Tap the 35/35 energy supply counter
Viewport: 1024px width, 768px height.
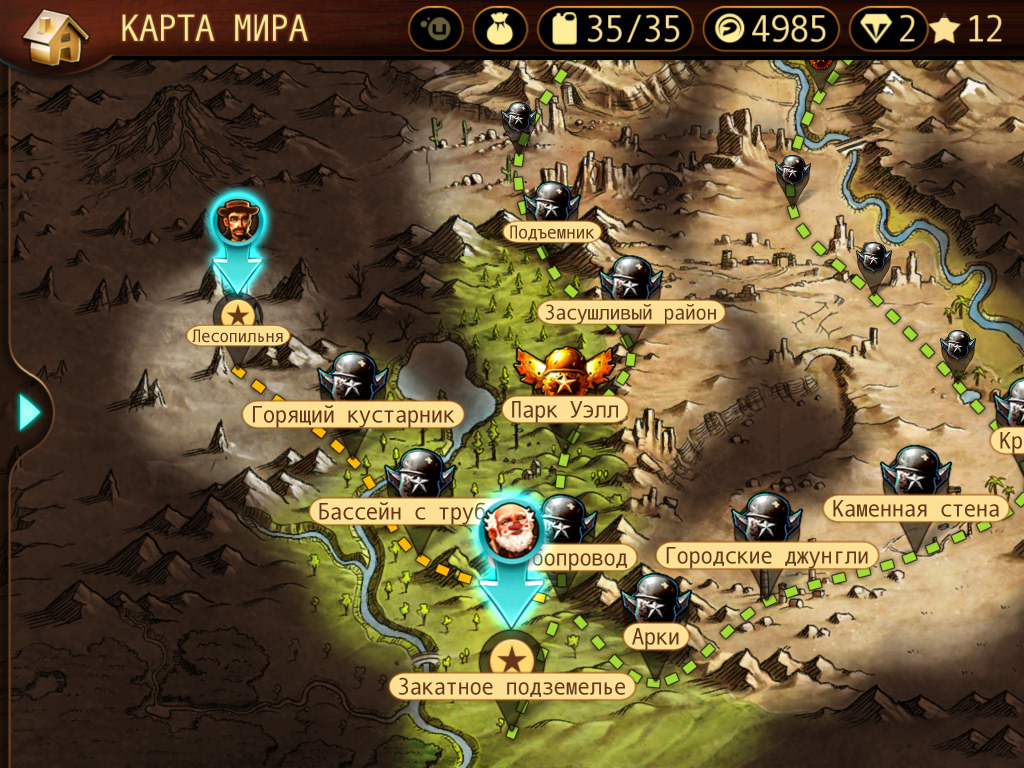614,30
